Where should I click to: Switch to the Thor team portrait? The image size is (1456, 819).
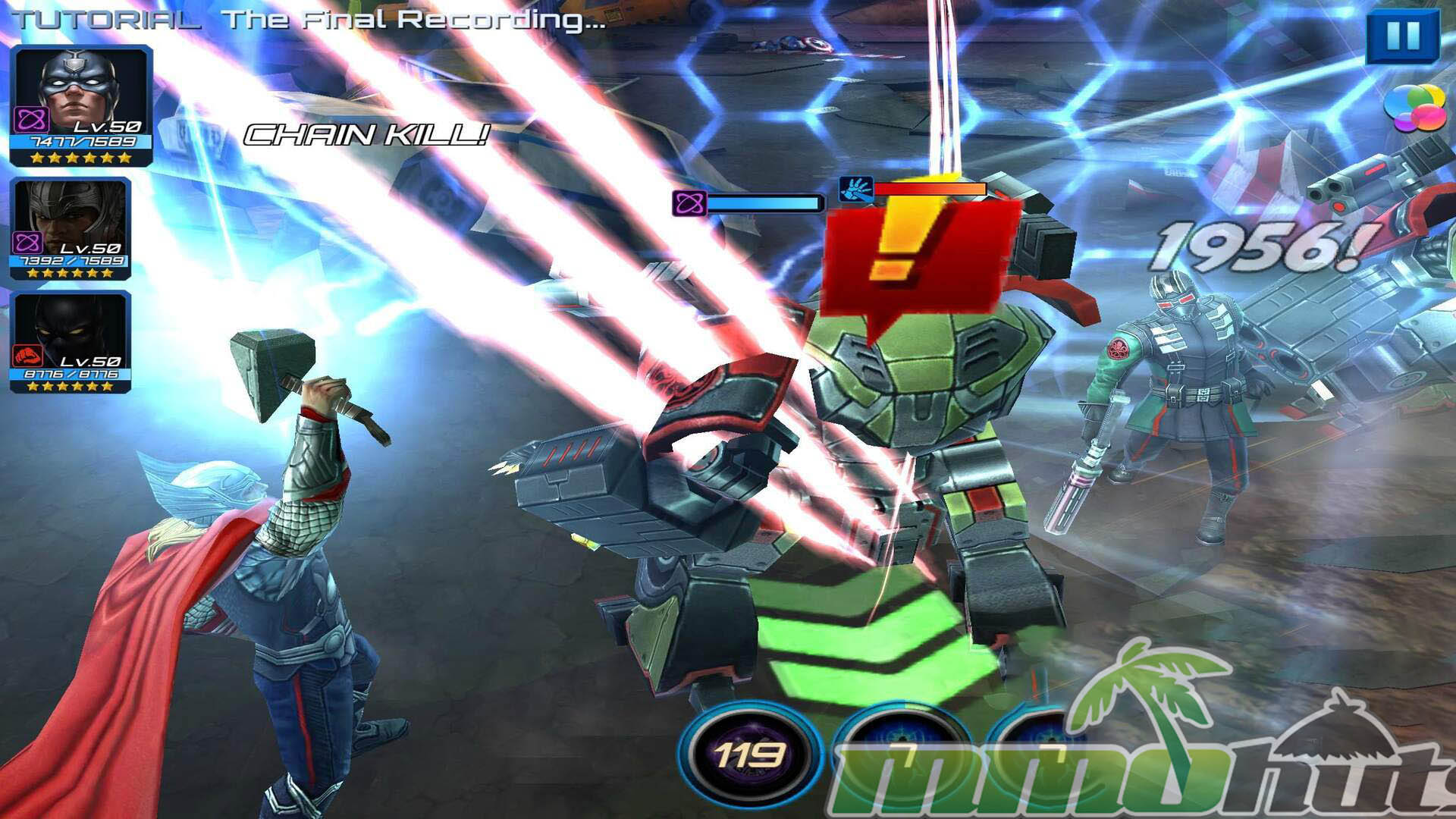(71, 227)
